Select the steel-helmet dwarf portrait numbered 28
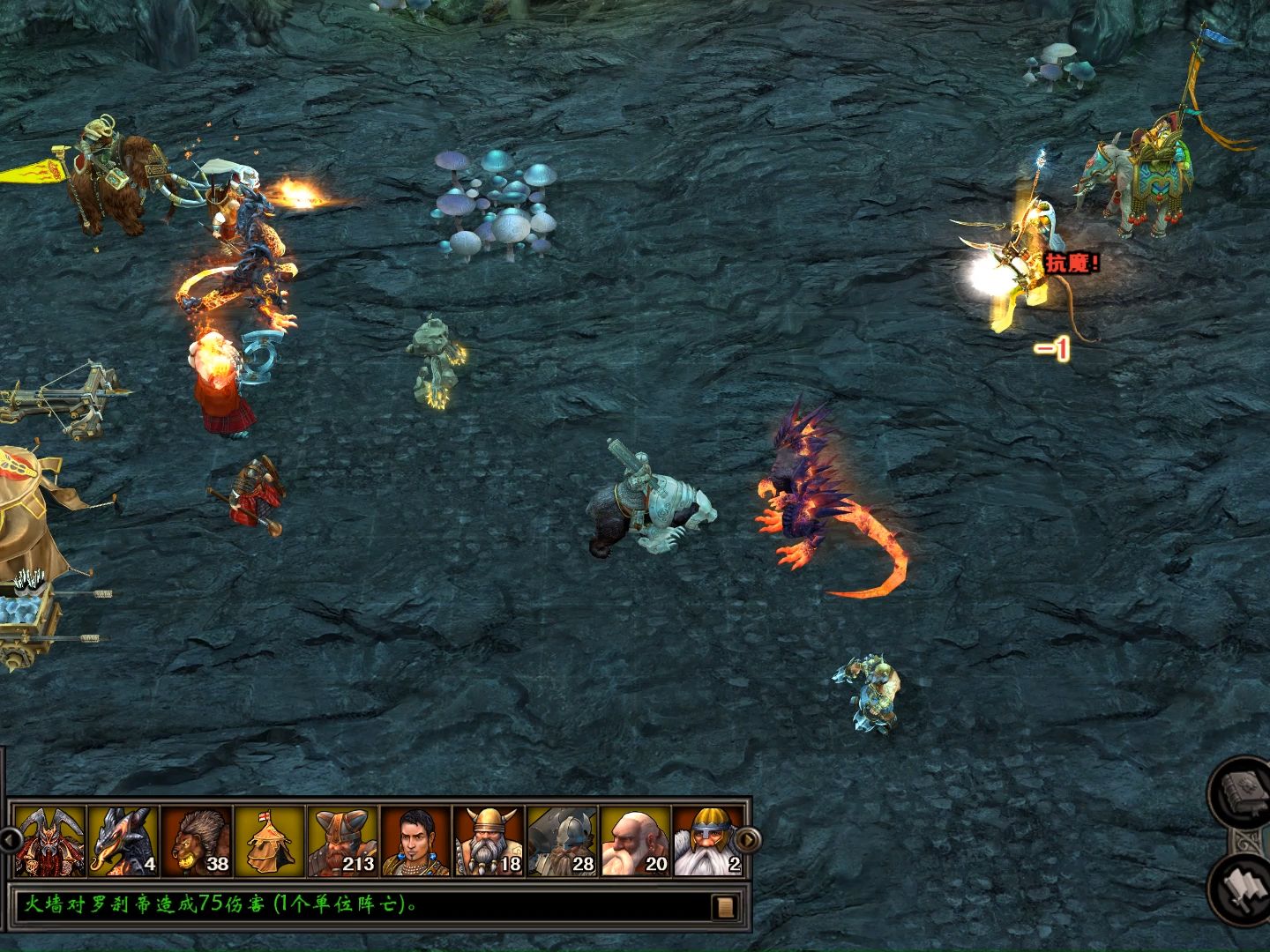This screenshot has width=1270, height=952. [563, 840]
